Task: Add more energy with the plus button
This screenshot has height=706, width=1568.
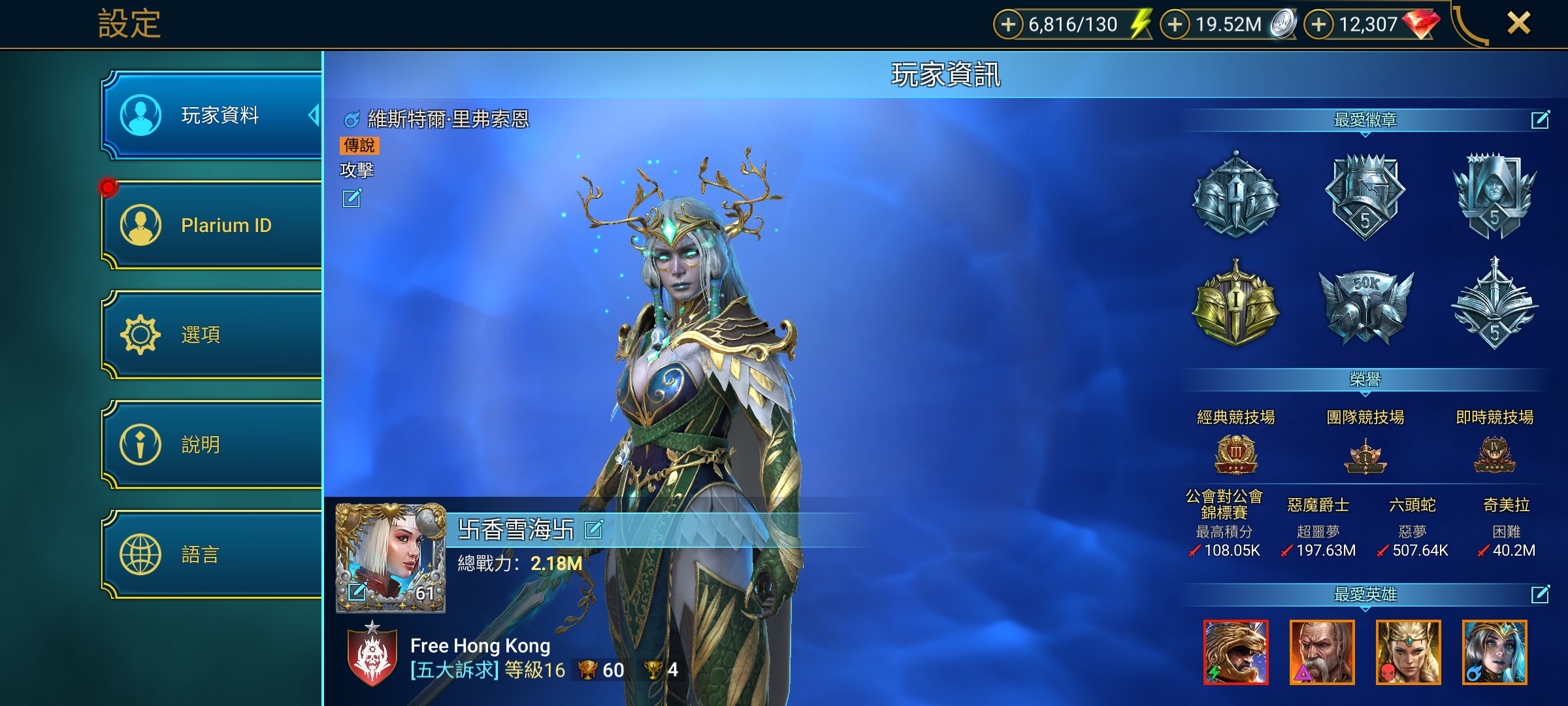Action: pyautogui.click(x=1008, y=25)
